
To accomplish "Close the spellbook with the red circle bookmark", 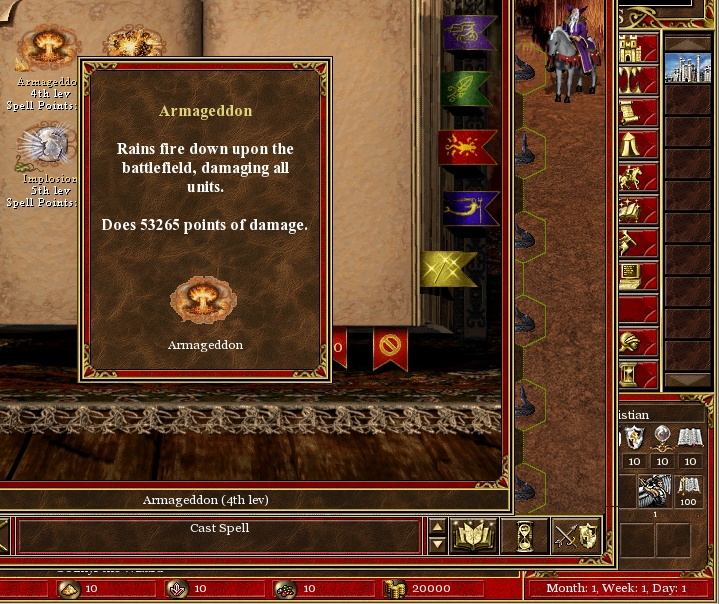I will (390, 349).
